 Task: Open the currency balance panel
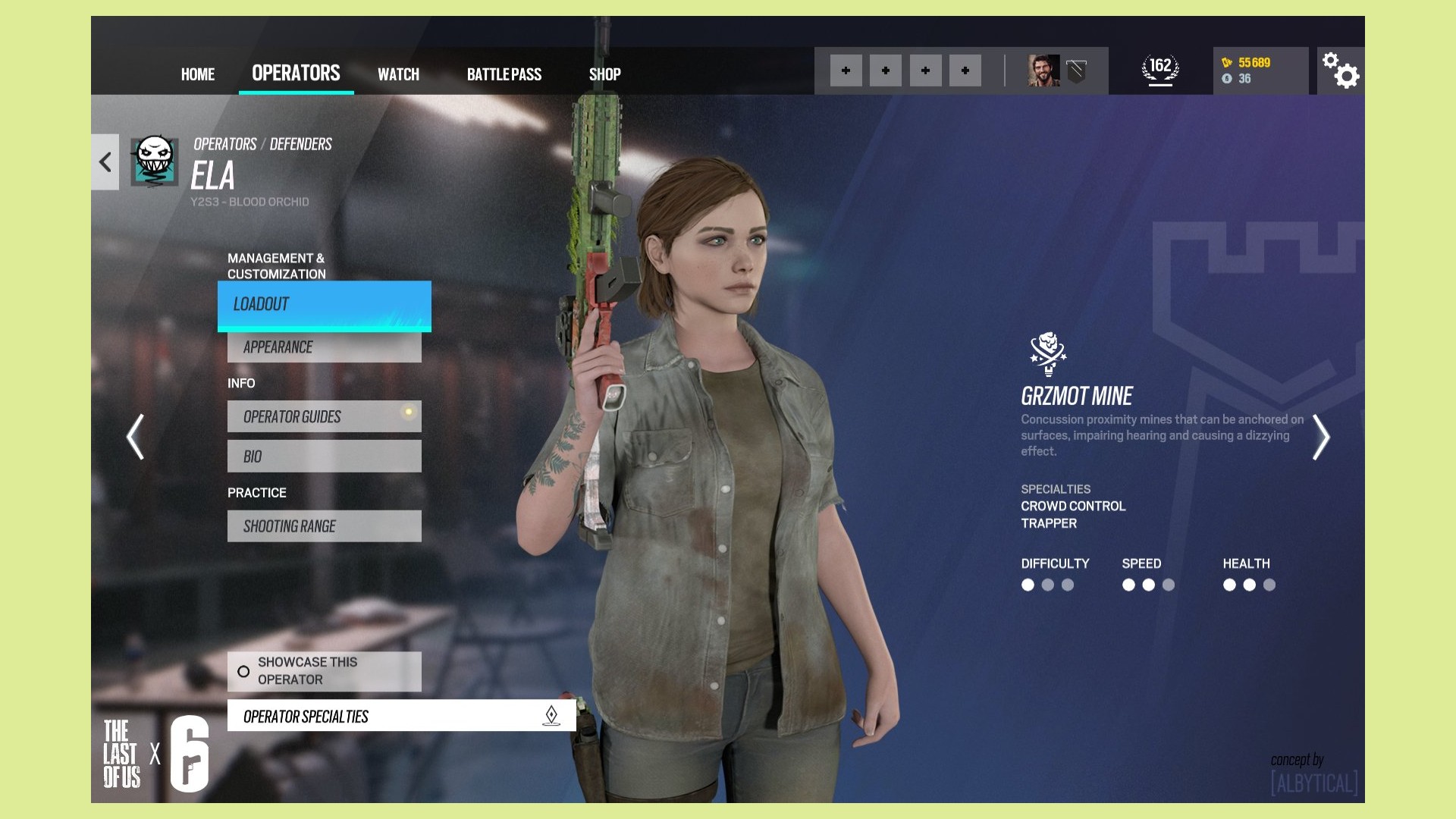tap(1260, 71)
